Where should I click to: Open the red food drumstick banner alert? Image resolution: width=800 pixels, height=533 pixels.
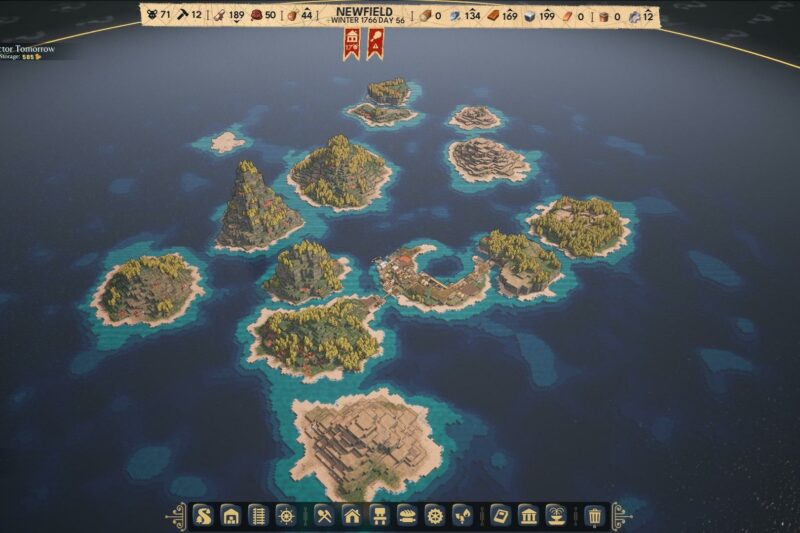click(374, 43)
